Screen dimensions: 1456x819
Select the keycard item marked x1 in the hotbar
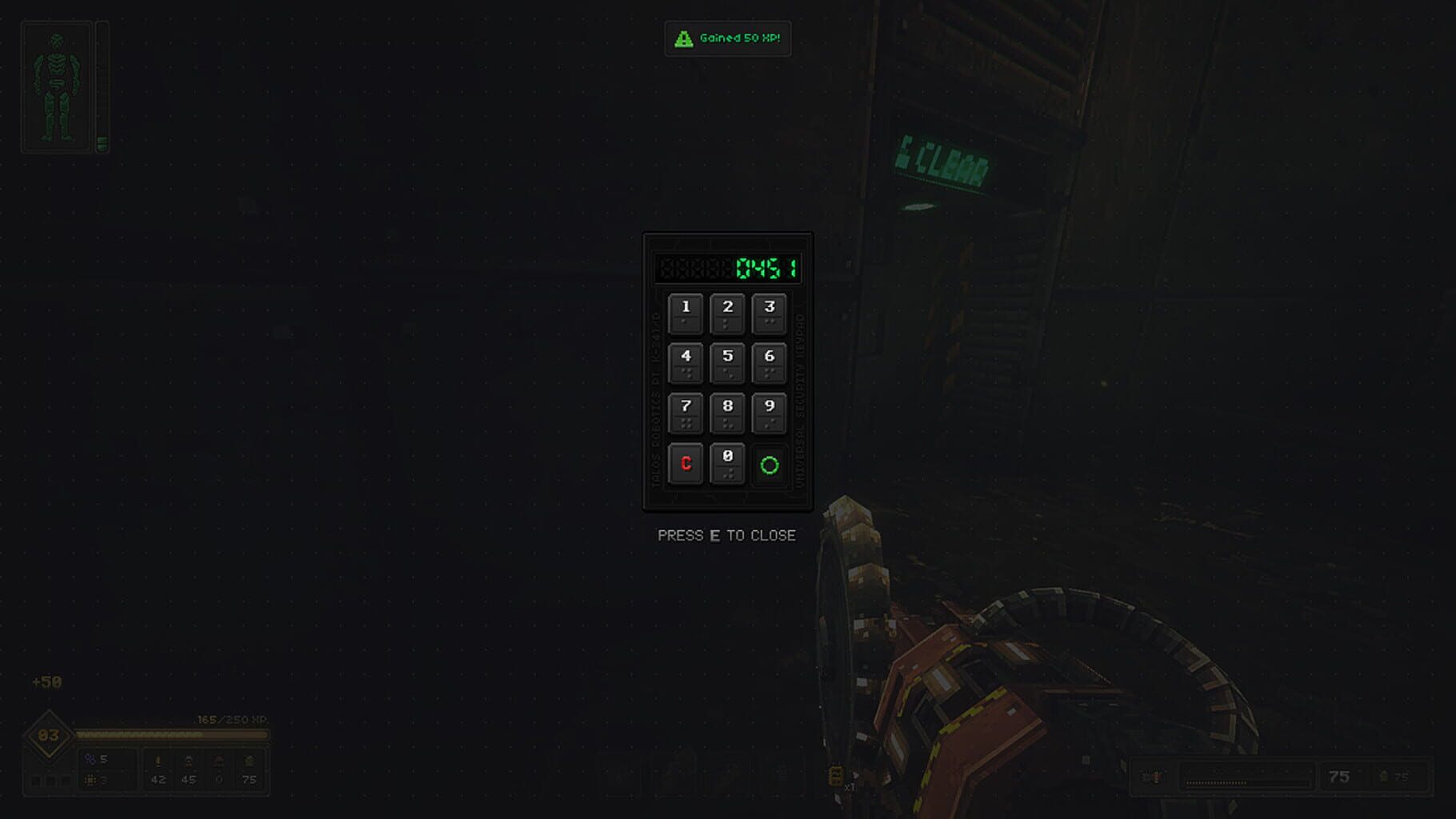(x=838, y=775)
